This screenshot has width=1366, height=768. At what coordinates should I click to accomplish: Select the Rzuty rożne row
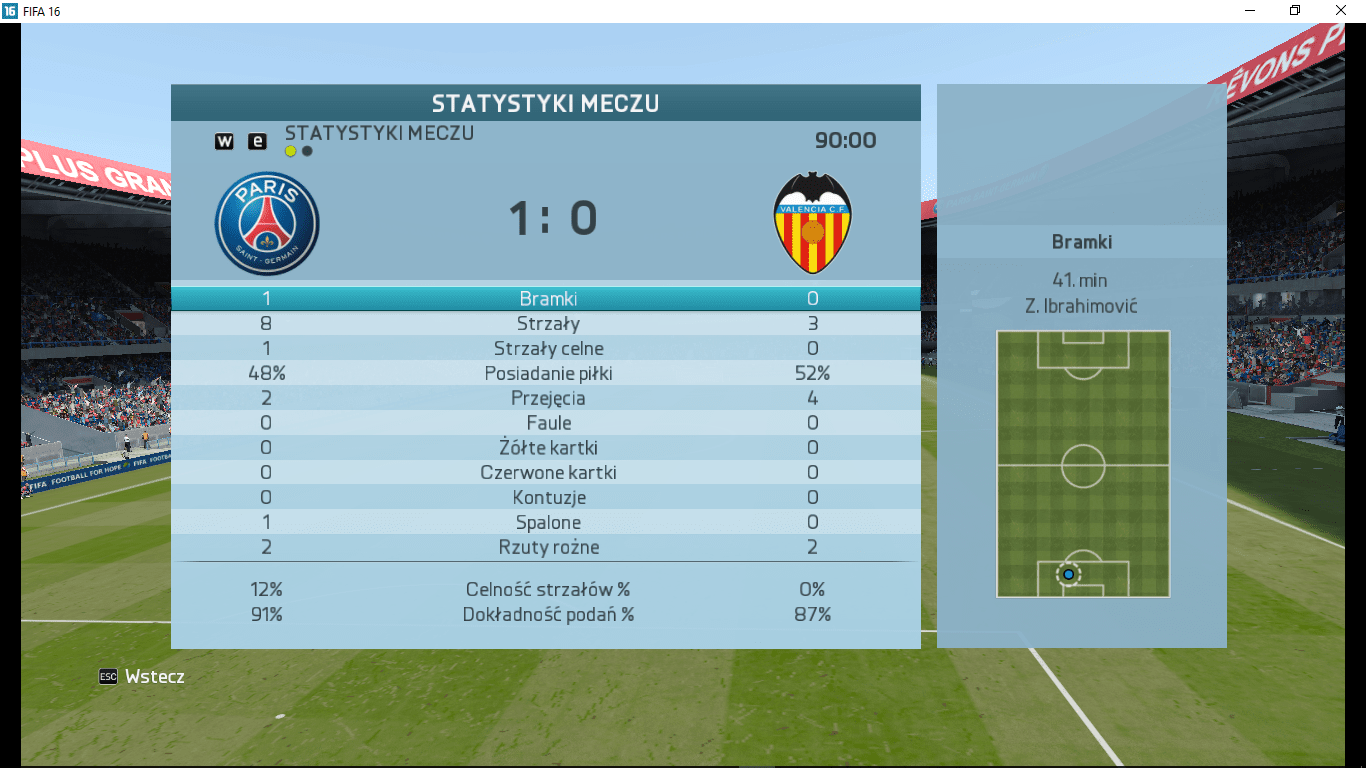pos(548,547)
